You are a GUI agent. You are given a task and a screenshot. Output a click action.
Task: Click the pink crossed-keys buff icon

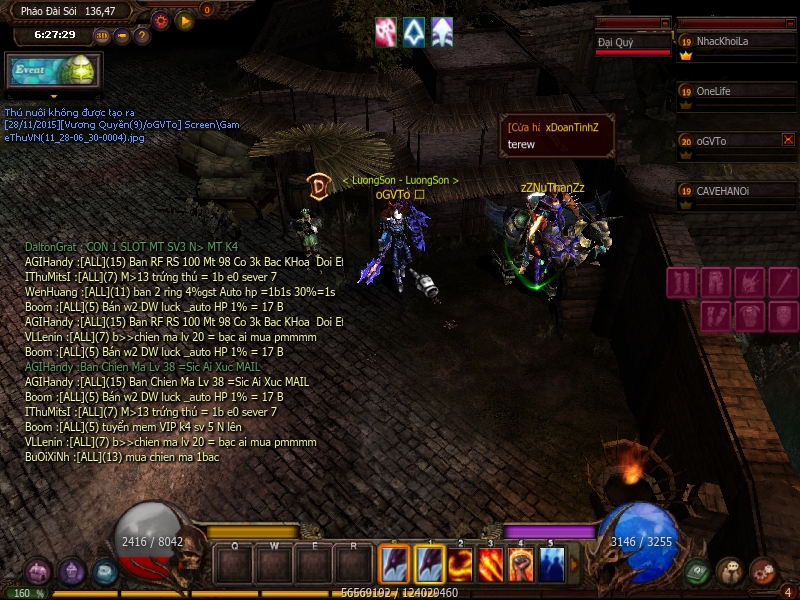[x=386, y=31]
